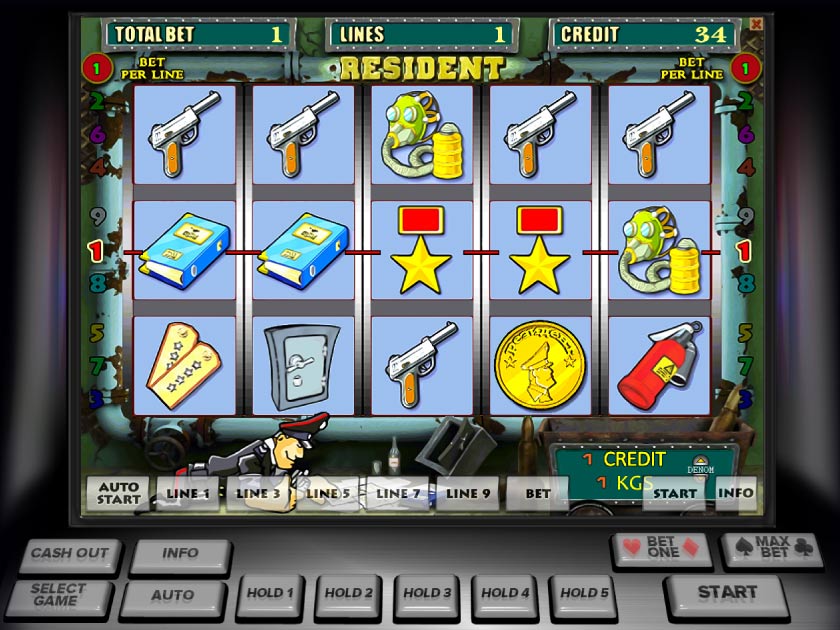The height and width of the screenshot is (630, 840).
Task: Activate the LINE 5 button
Action: pyautogui.click(x=327, y=493)
